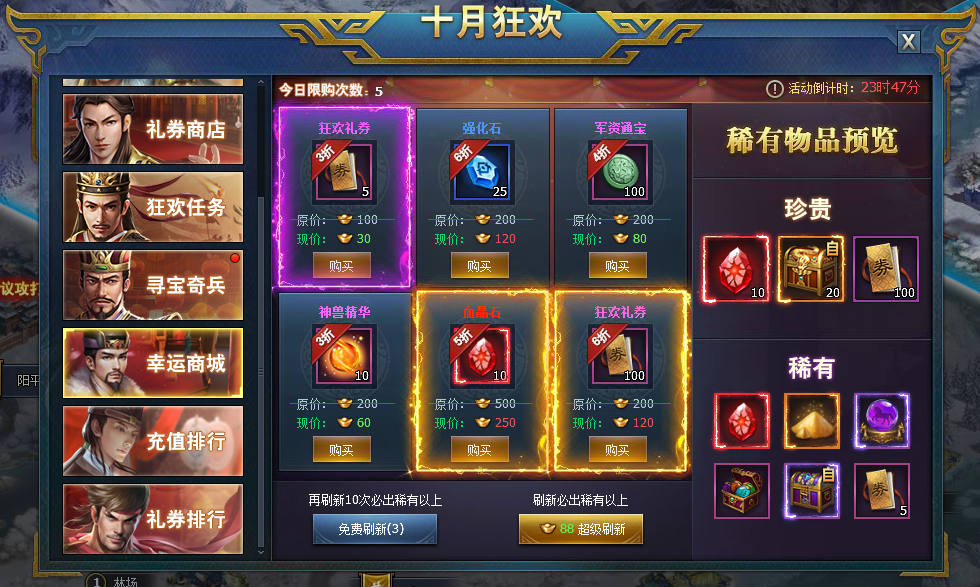This screenshot has height=587, width=980.
Task: Switch to 狂欢任务 section
Action: click(152, 207)
